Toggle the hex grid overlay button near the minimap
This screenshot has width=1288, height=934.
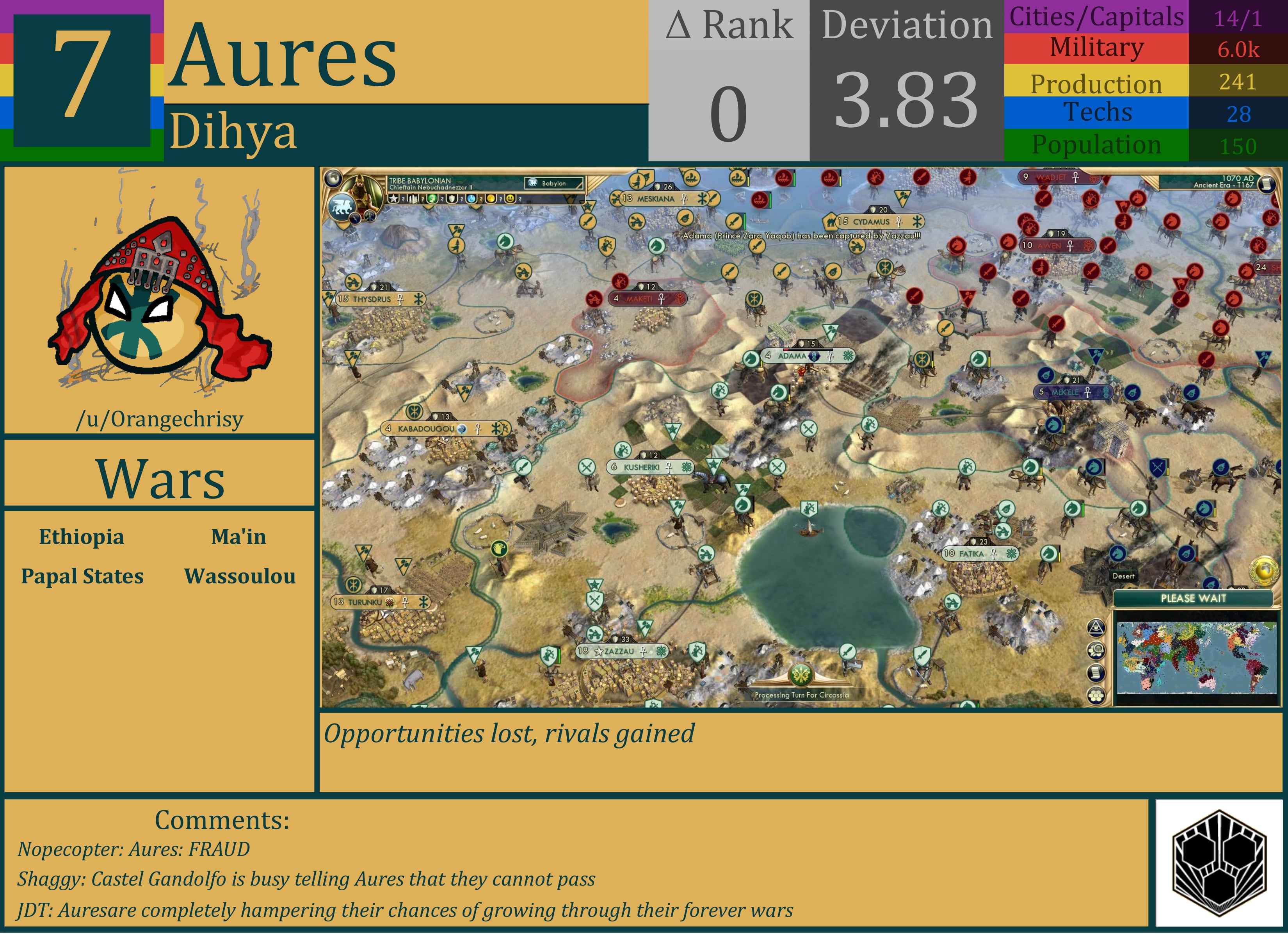[1097, 695]
